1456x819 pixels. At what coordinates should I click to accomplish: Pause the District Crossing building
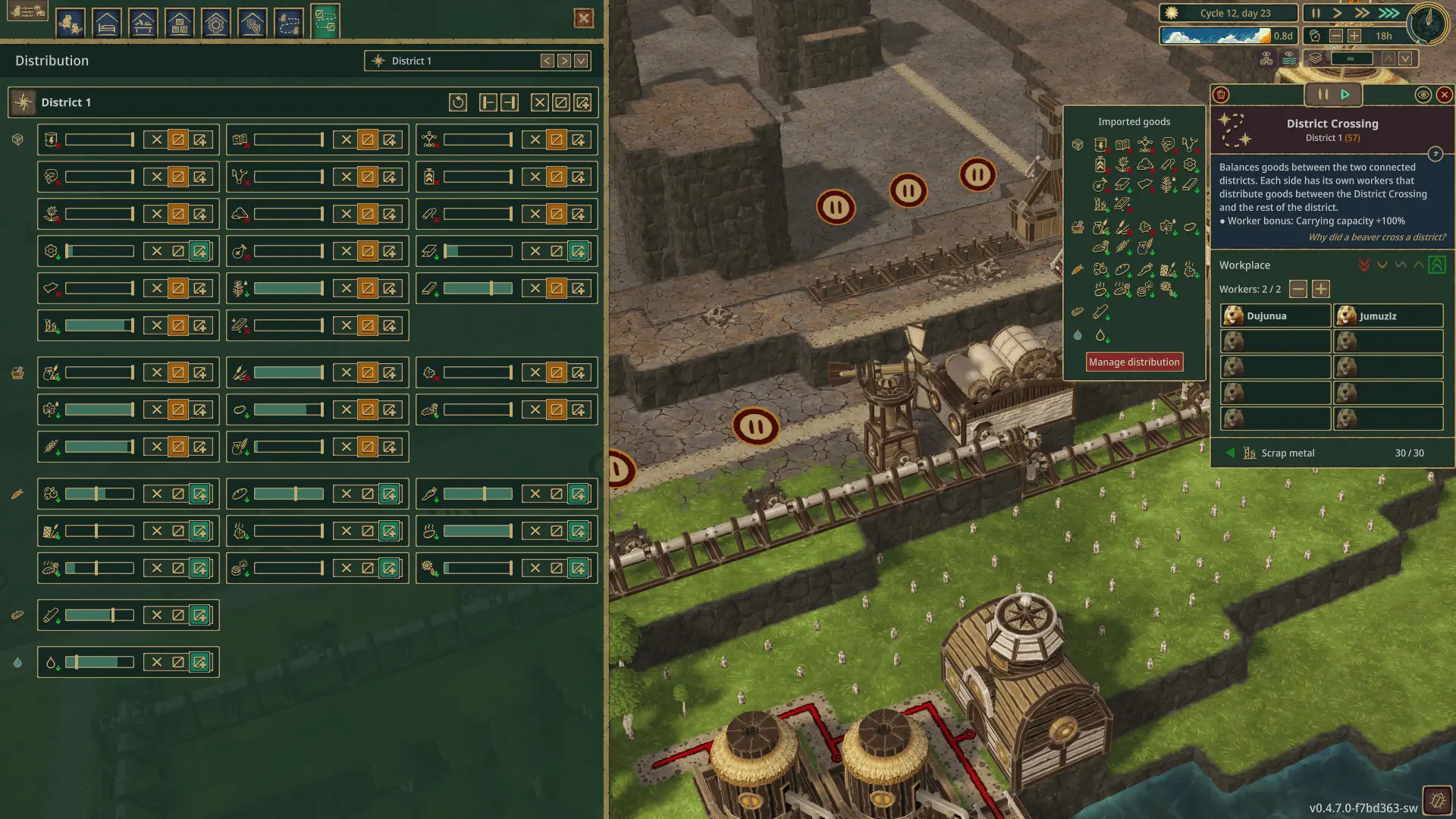pyautogui.click(x=1323, y=95)
